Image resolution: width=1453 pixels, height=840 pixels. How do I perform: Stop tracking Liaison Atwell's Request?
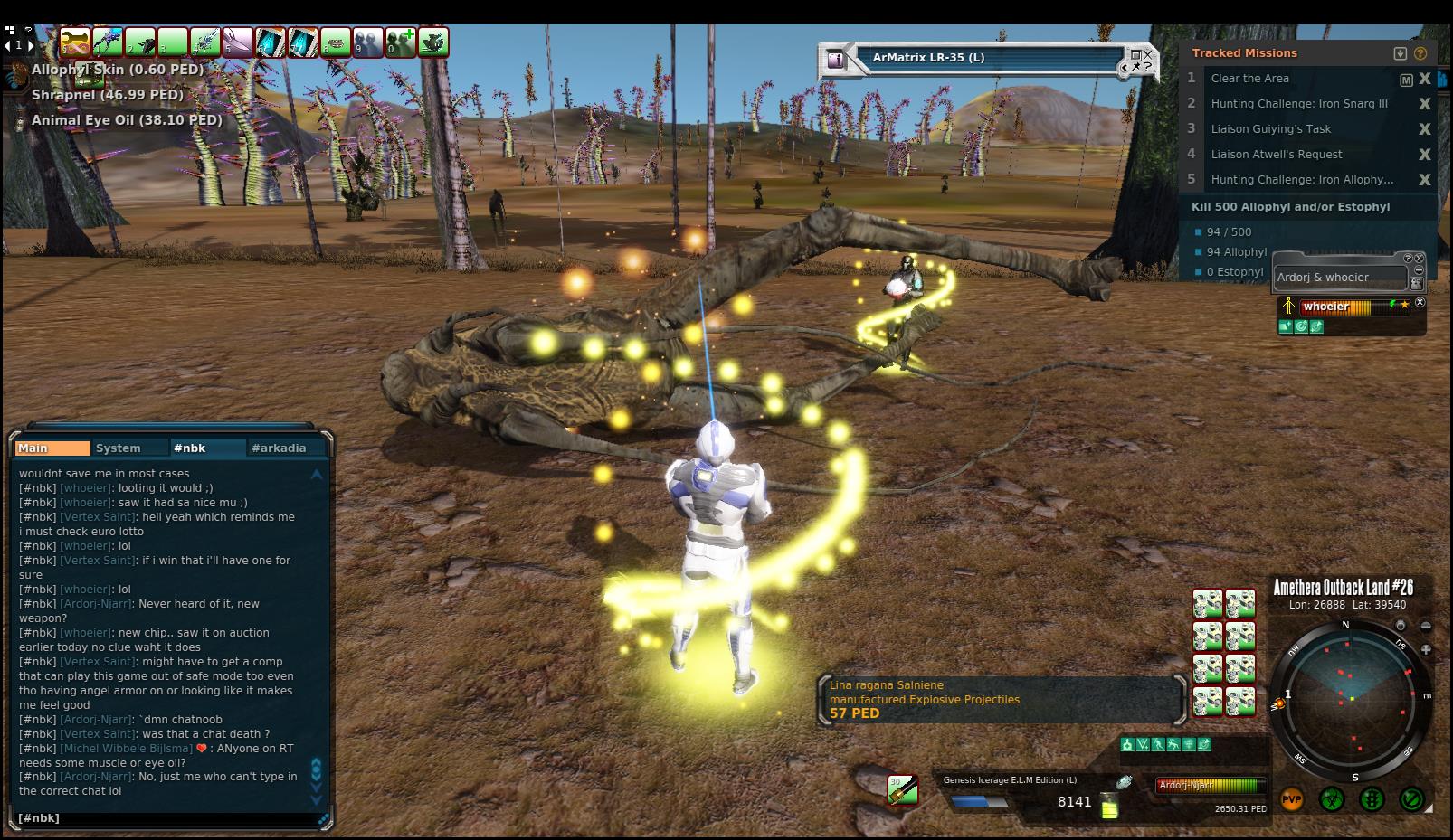1425,155
